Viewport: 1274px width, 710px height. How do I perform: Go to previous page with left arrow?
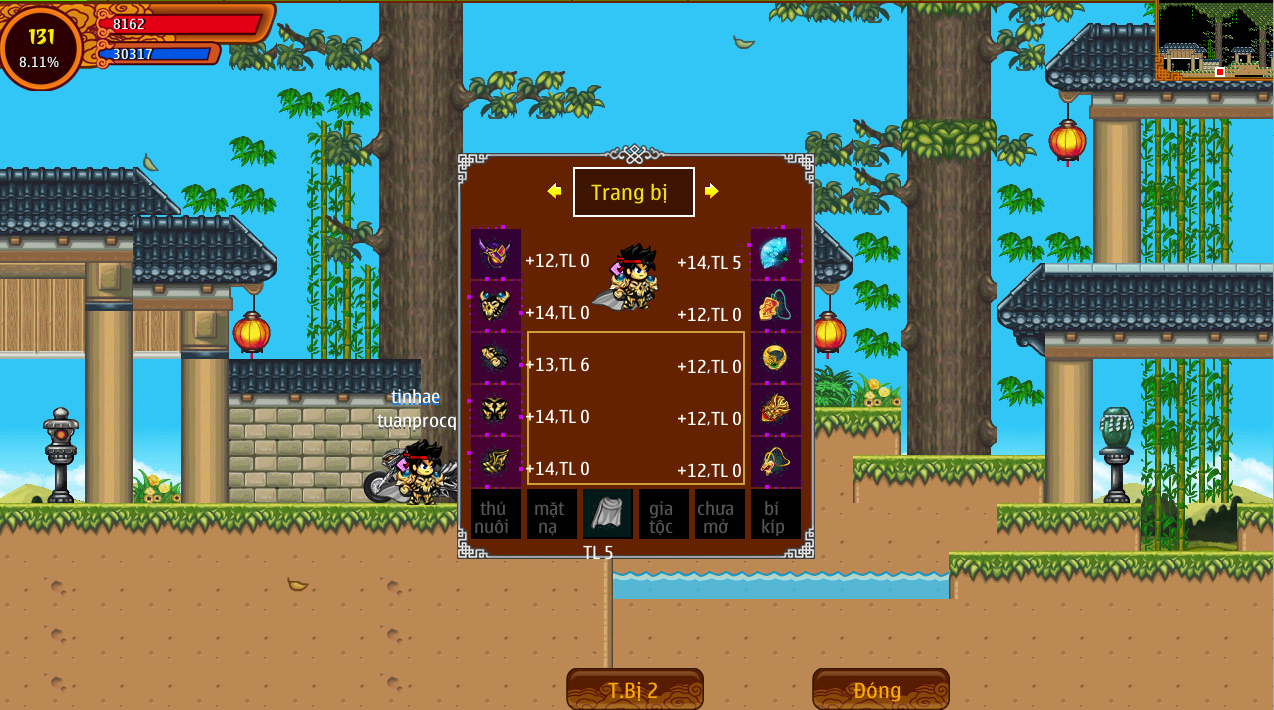pos(554,191)
